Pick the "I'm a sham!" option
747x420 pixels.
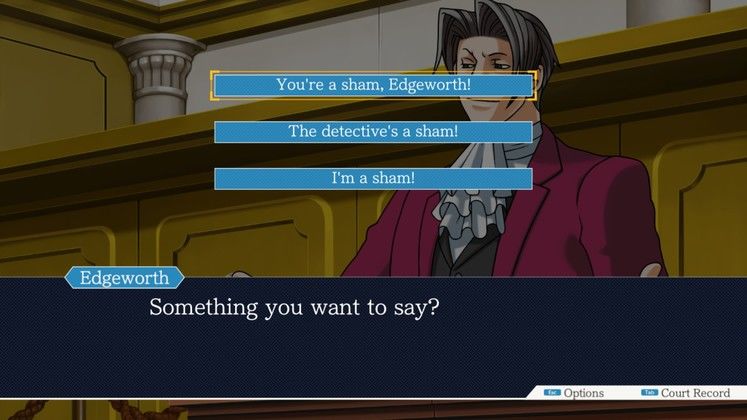tap(373, 178)
